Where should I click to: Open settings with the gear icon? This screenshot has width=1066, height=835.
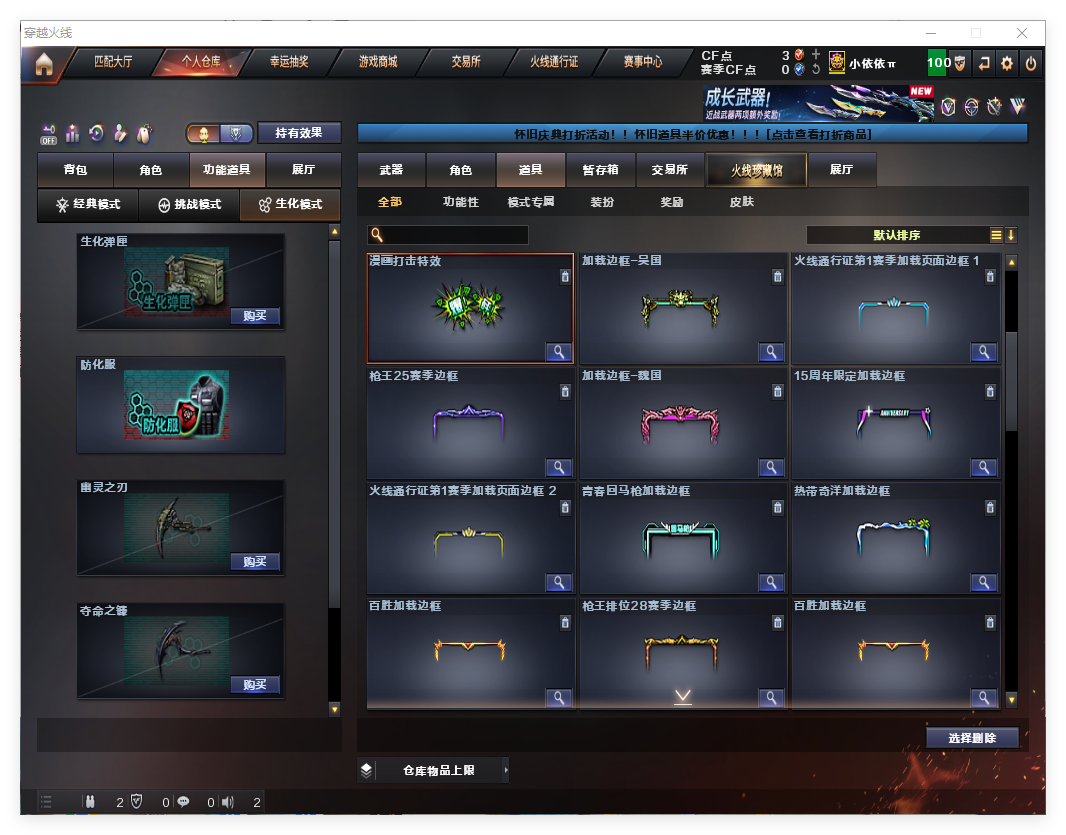[x=1007, y=63]
